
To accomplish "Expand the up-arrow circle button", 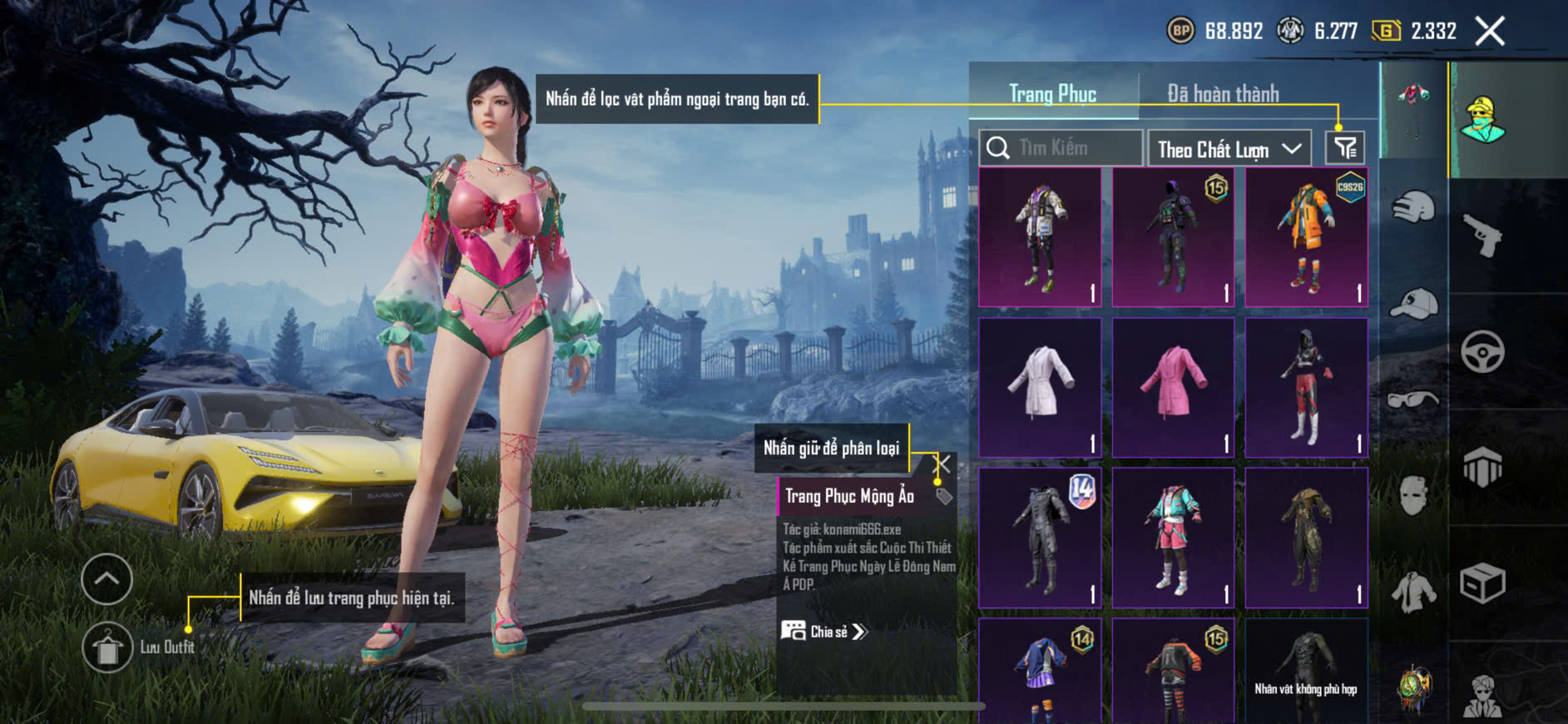I will click(x=106, y=578).
